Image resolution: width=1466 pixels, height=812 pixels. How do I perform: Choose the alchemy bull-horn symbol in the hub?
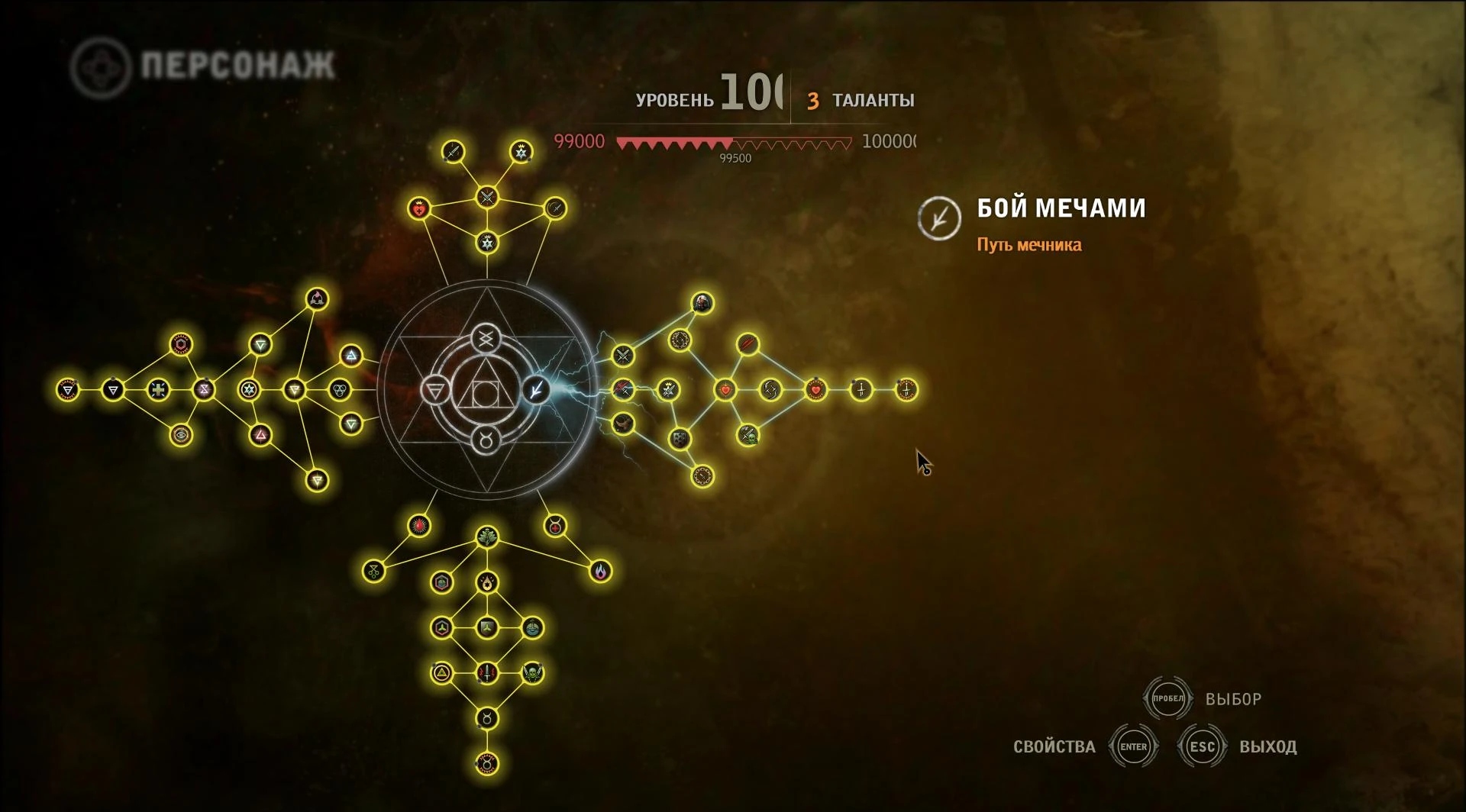click(x=486, y=439)
